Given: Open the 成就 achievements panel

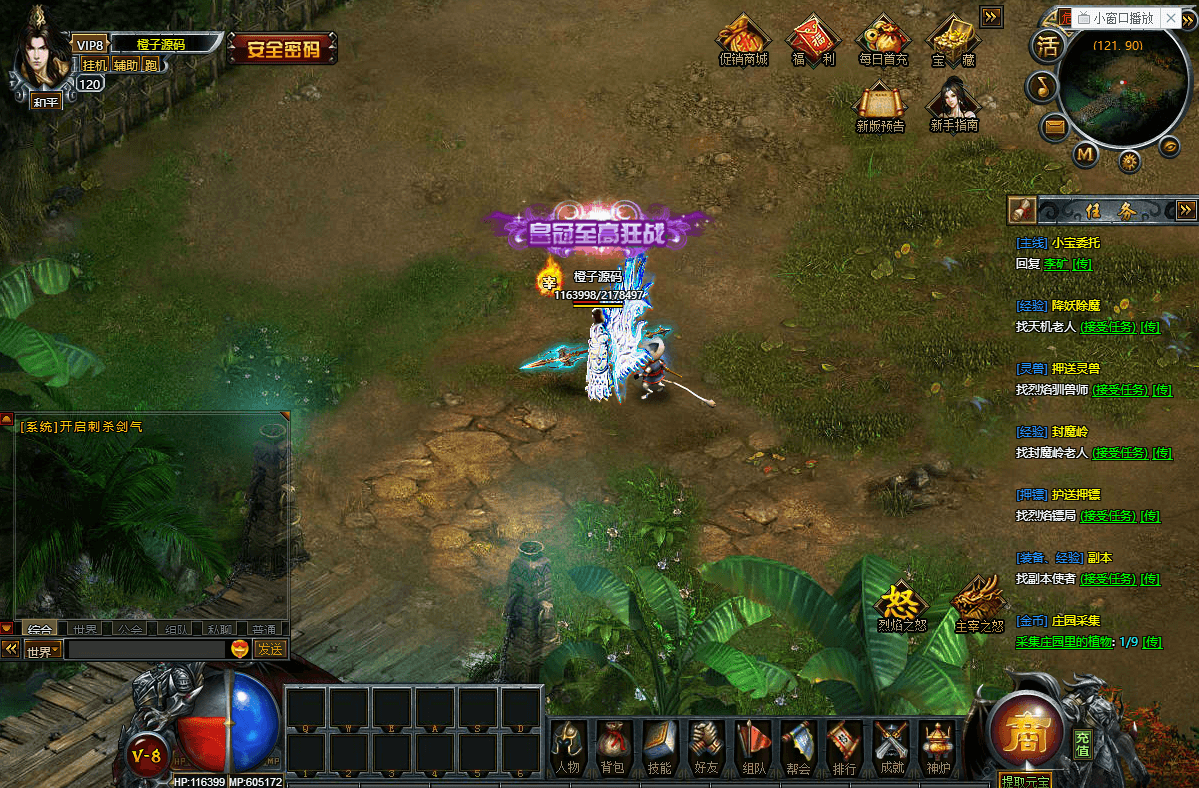Looking at the screenshot, I should (x=890, y=746).
